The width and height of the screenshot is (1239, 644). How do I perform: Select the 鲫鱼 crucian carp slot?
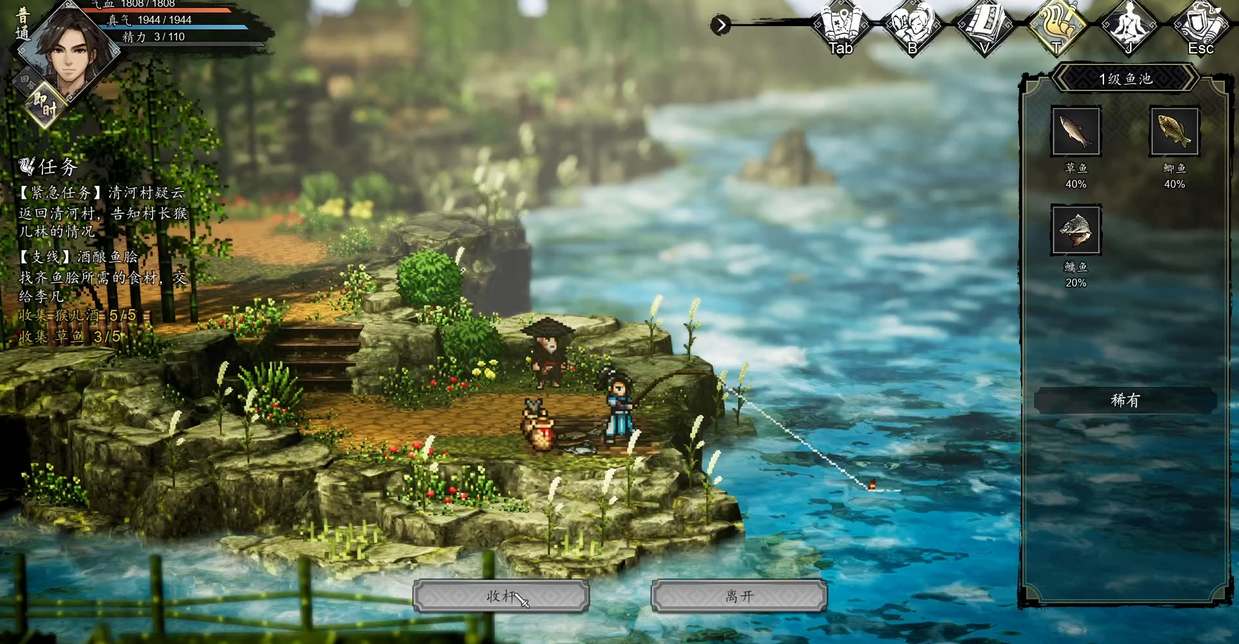[x=1174, y=132]
